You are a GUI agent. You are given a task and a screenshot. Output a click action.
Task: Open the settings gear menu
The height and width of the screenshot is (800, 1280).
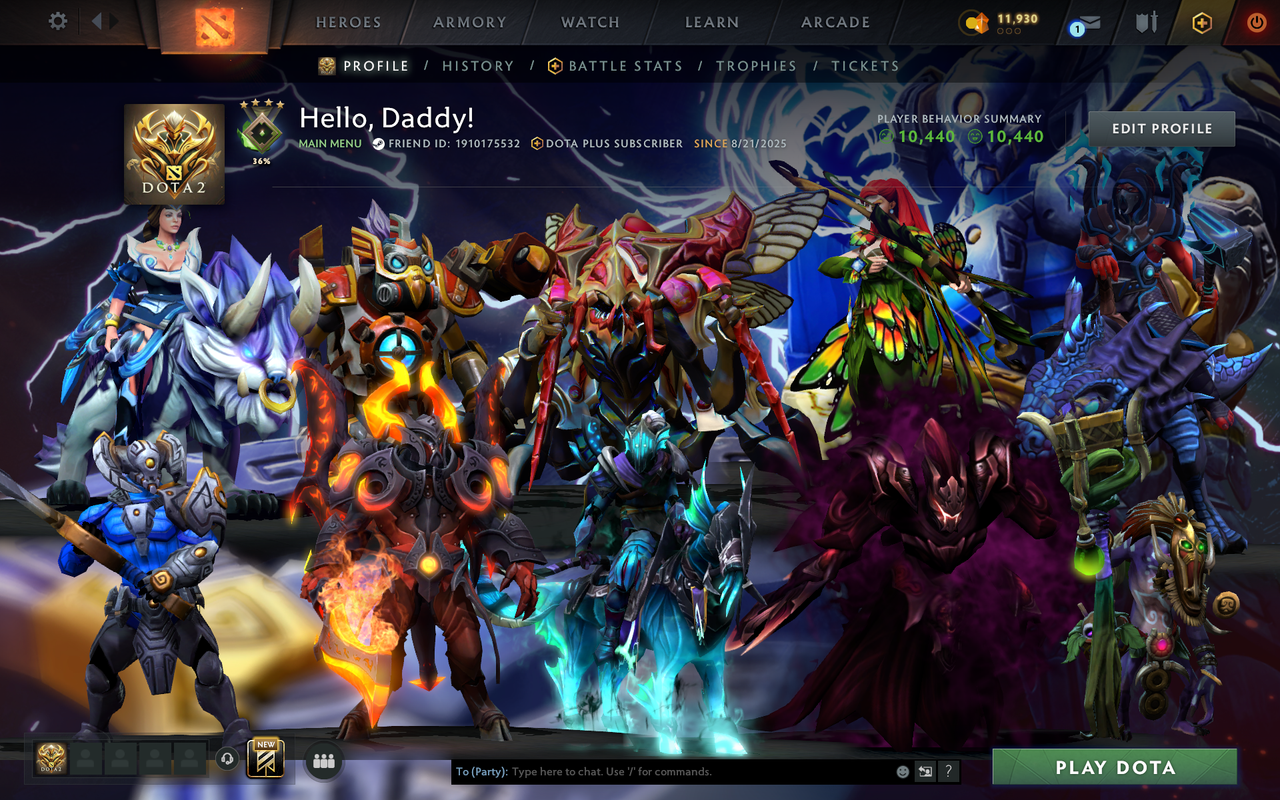point(57,20)
